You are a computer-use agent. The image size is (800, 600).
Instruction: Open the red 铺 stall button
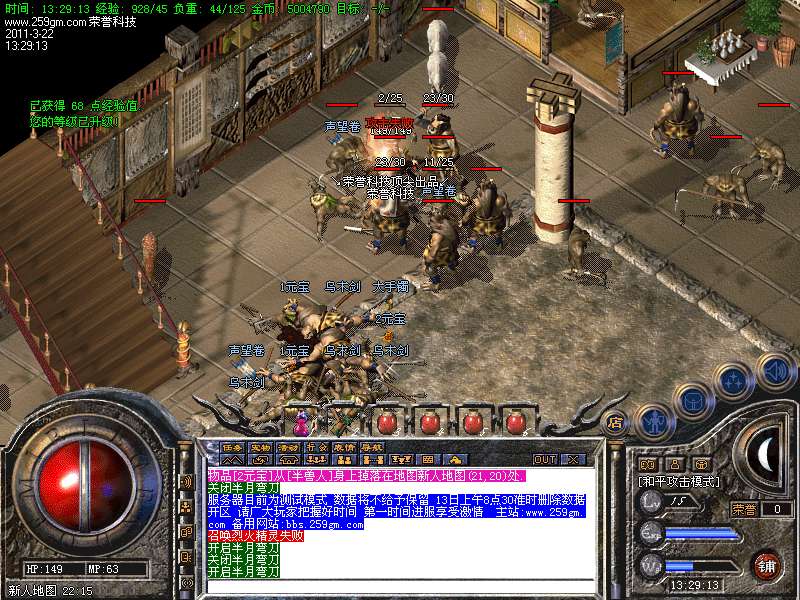767,565
